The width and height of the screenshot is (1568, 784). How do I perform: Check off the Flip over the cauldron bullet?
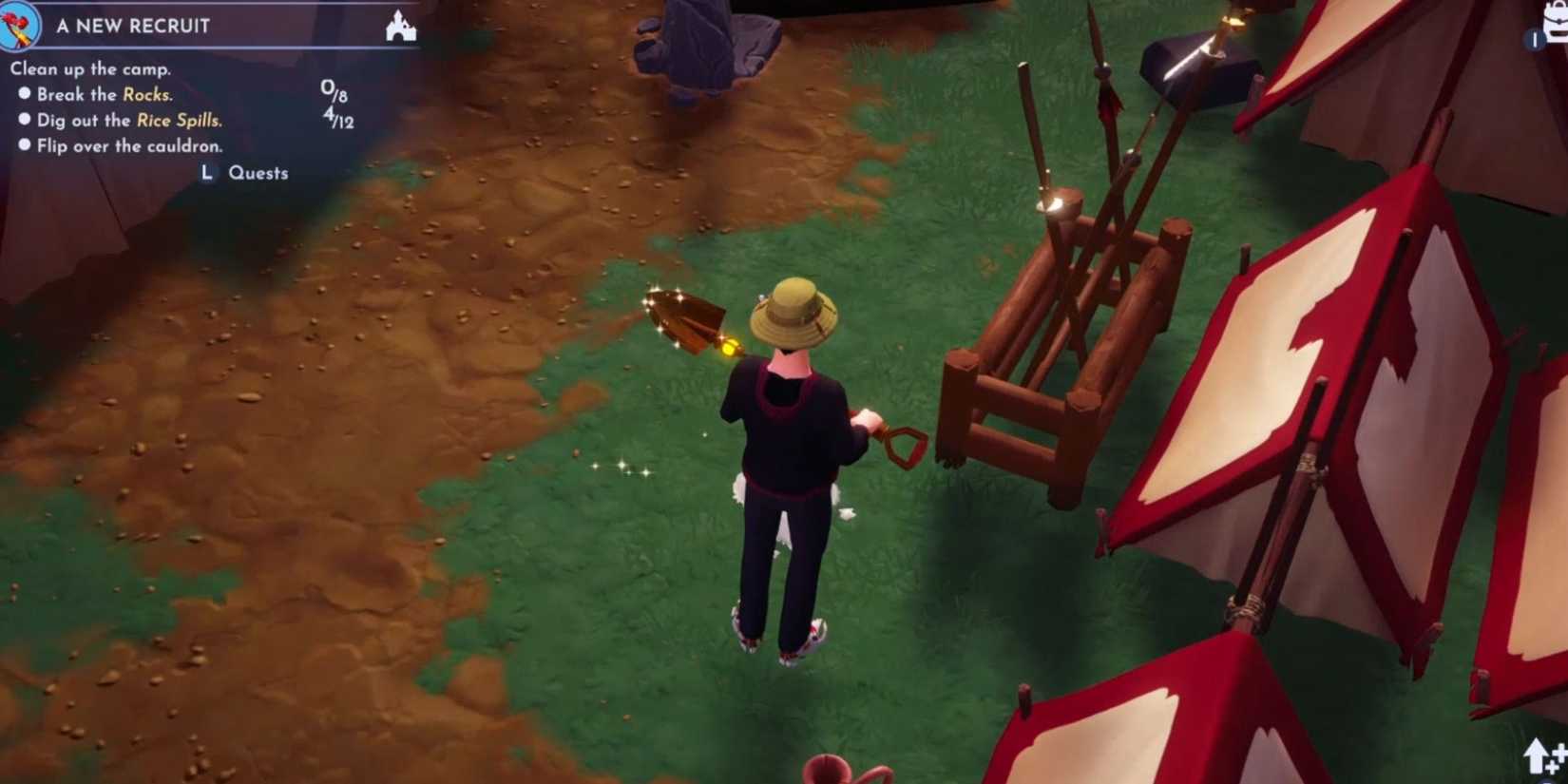26,146
